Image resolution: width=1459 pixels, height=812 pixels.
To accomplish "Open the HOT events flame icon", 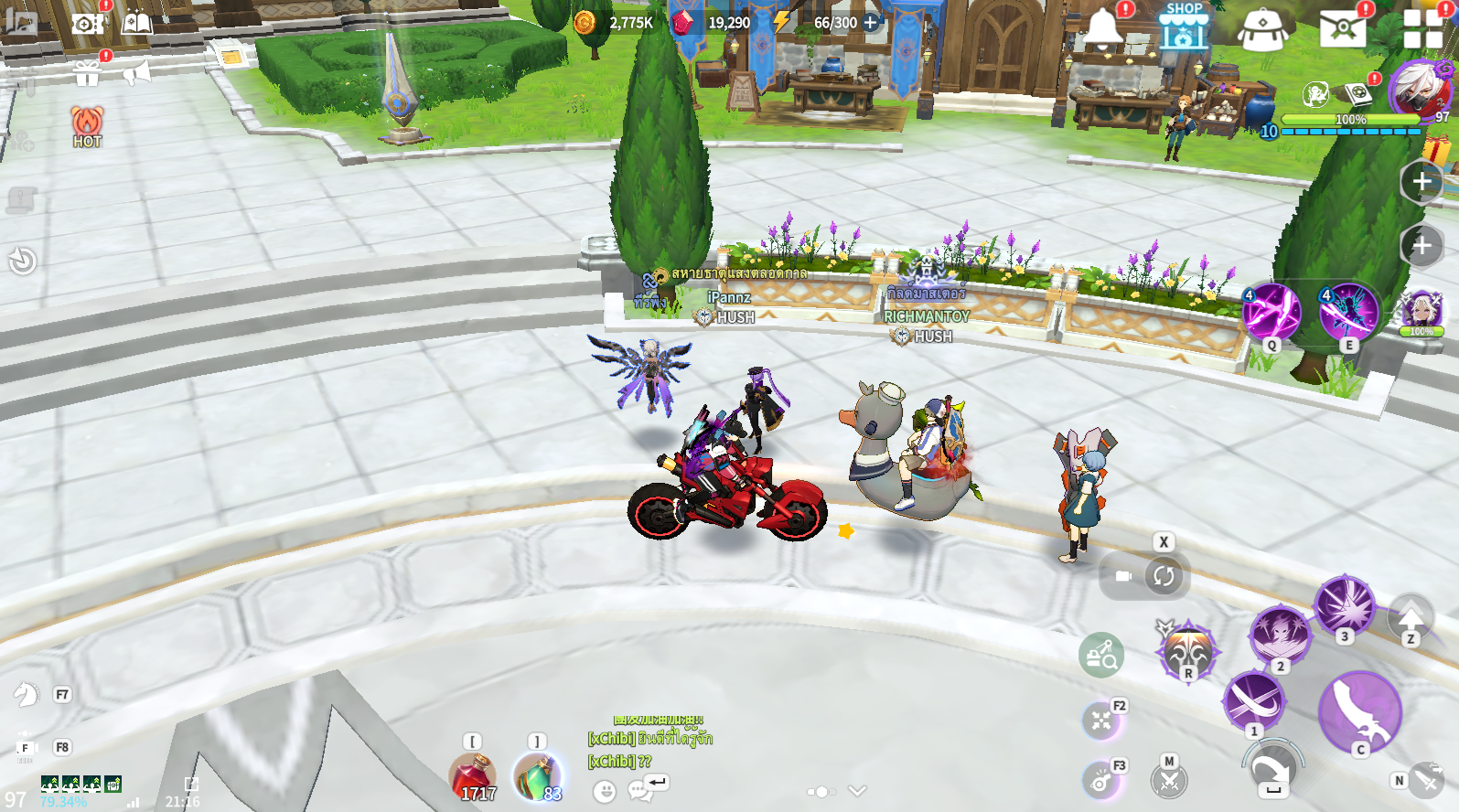I will pos(87,126).
